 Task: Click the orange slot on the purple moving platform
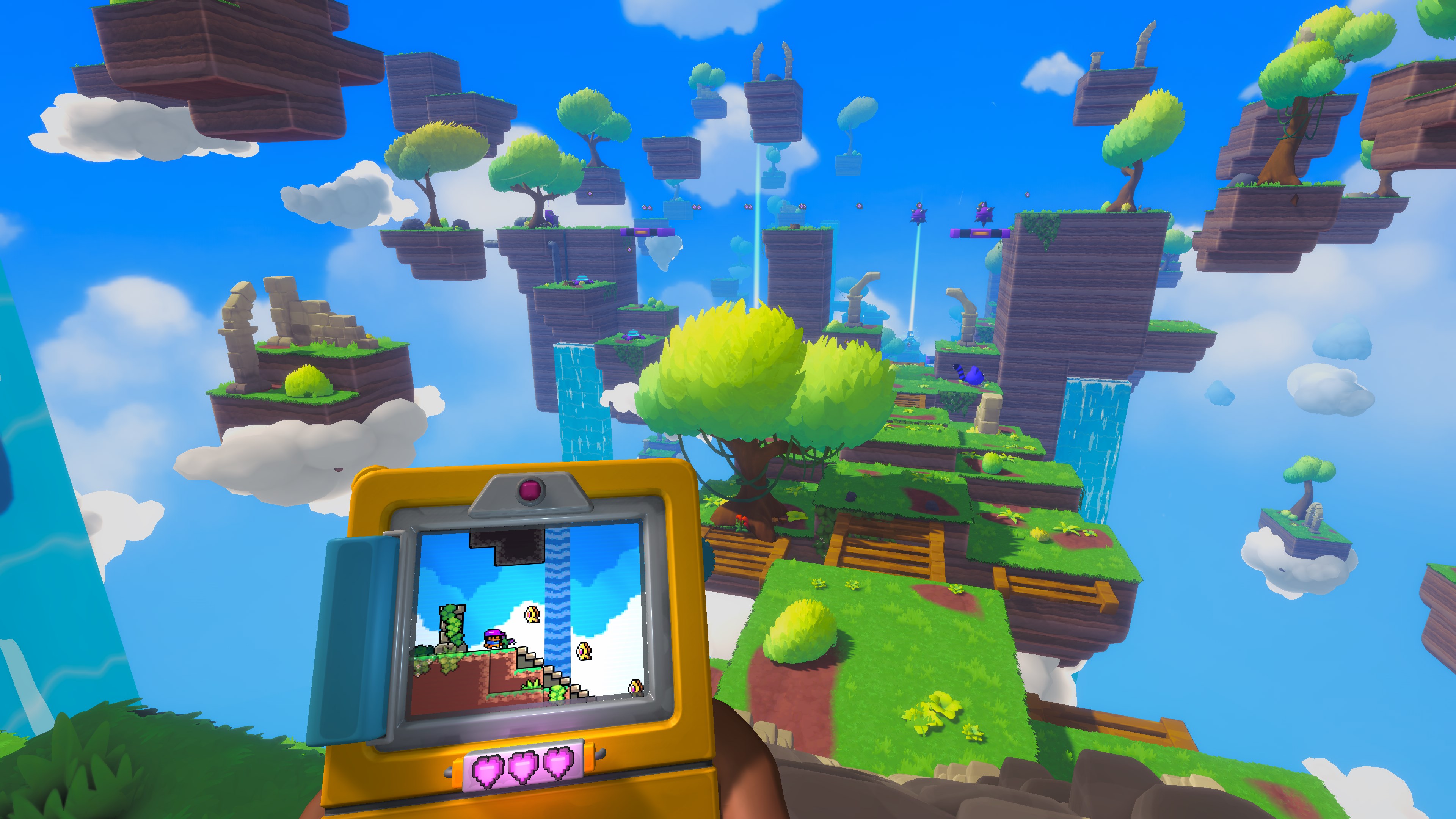[x=981, y=235]
